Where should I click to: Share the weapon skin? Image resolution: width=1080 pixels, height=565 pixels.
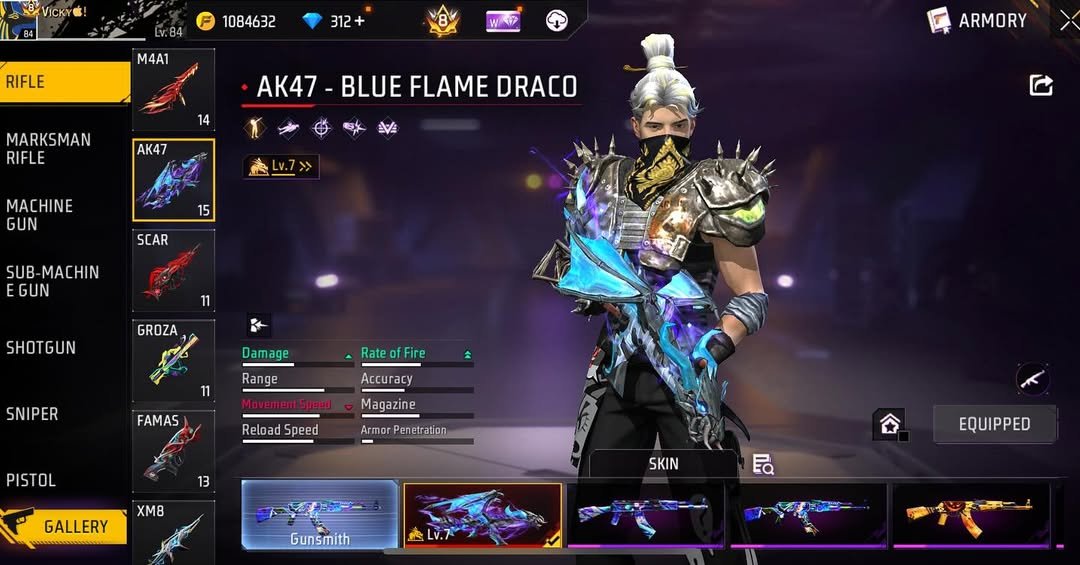1041,86
